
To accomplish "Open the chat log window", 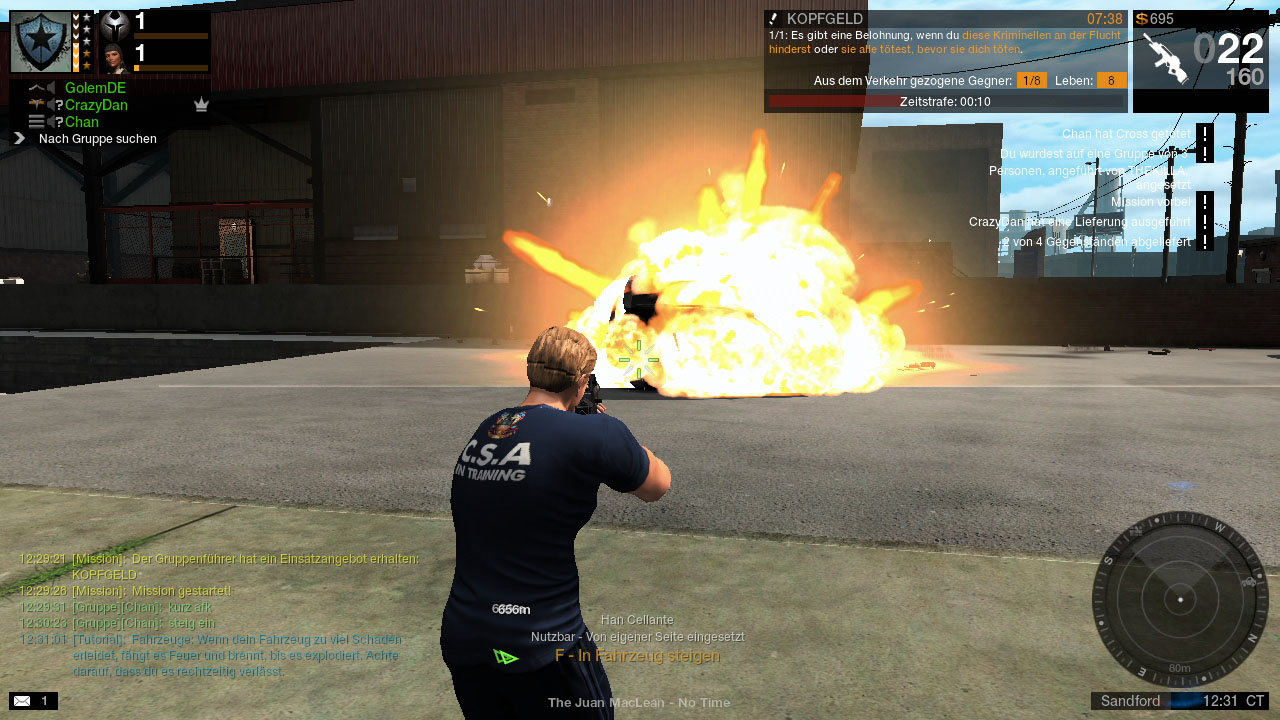I will pyautogui.click(x=220, y=614).
